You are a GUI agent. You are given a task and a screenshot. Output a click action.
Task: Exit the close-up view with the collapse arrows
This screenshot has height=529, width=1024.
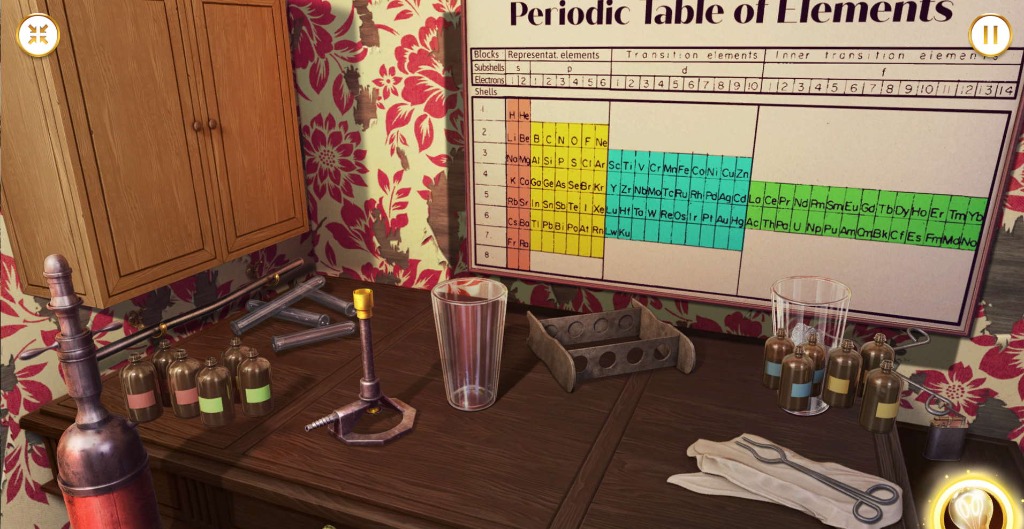click(38, 36)
